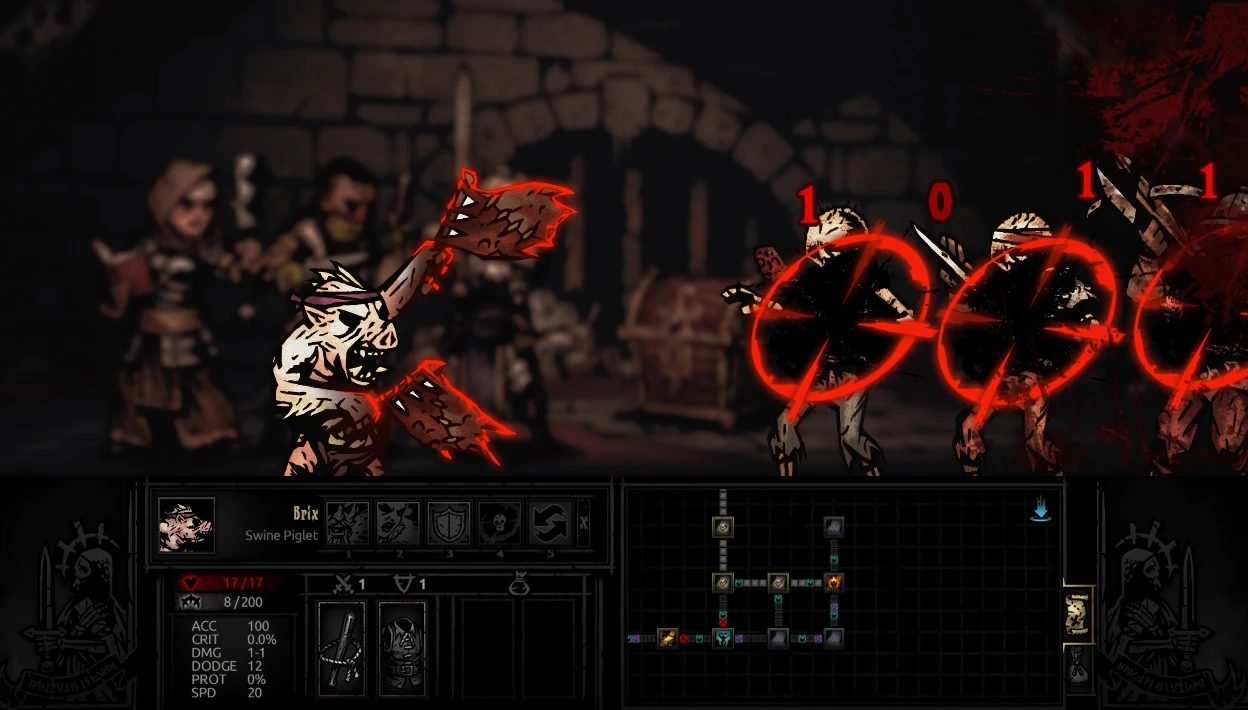The width and height of the screenshot is (1248, 710).
Task: Use the swap position arrows skill
Action: (551, 523)
